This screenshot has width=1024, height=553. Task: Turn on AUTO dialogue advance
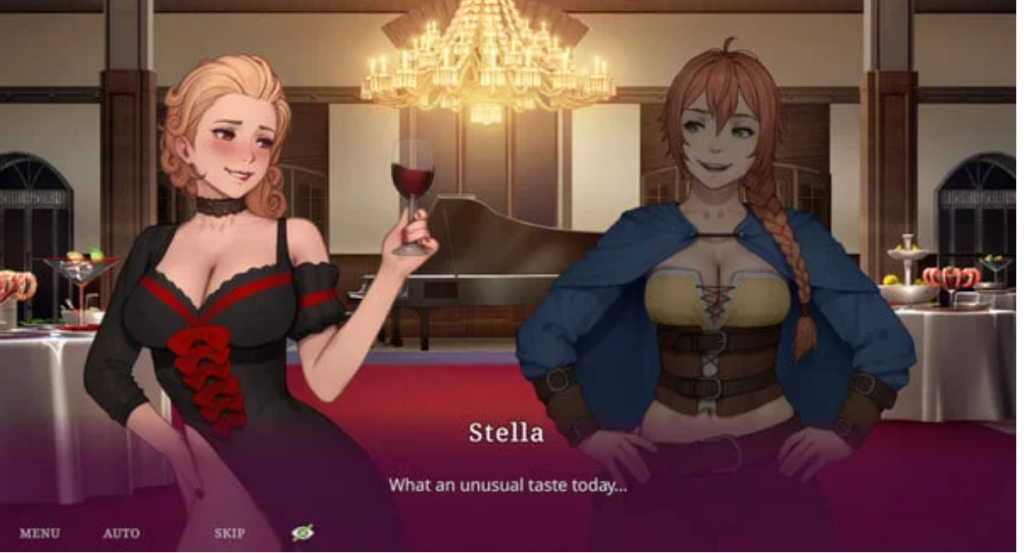point(121,533)
